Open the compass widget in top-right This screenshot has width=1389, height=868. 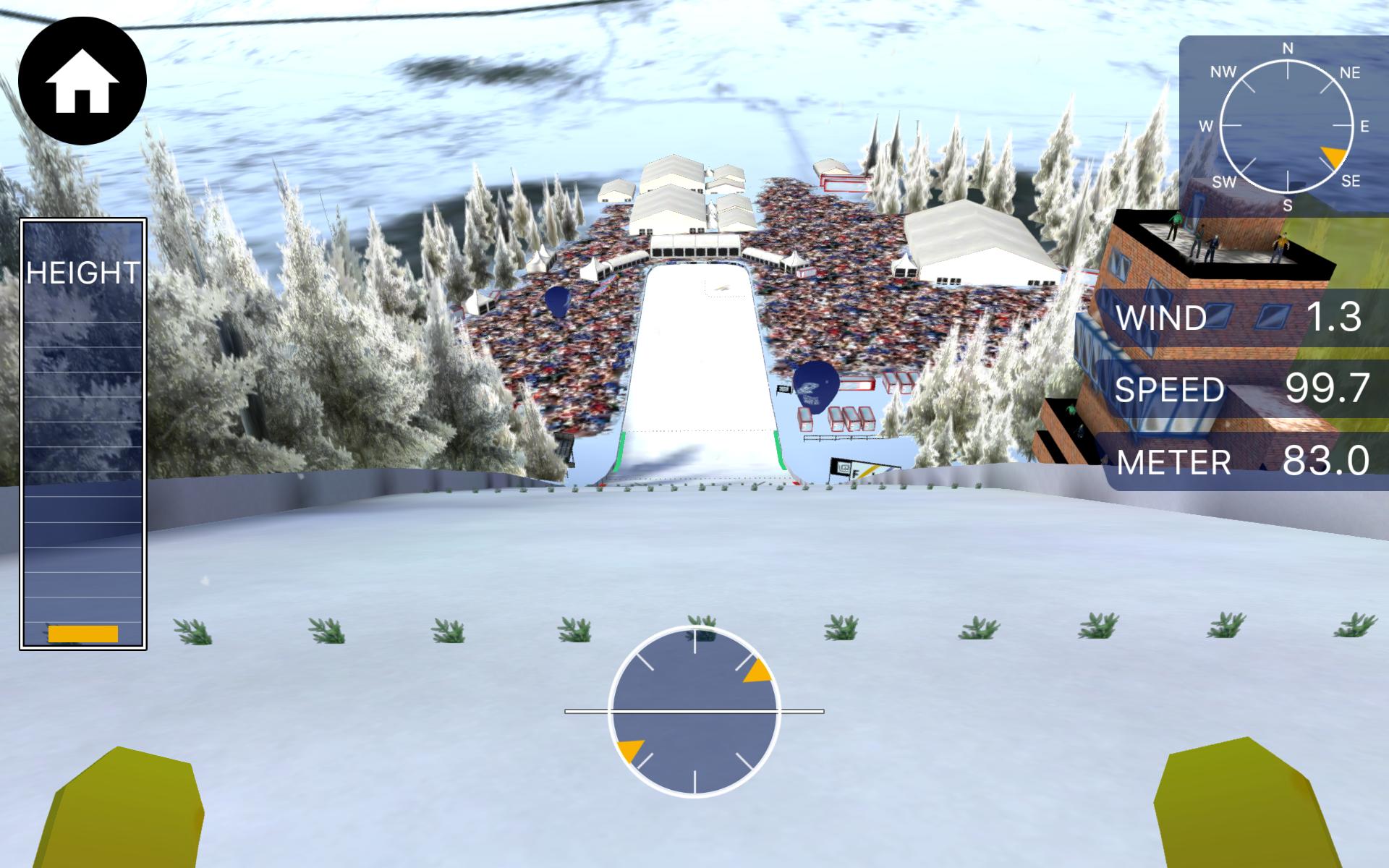1287,127
